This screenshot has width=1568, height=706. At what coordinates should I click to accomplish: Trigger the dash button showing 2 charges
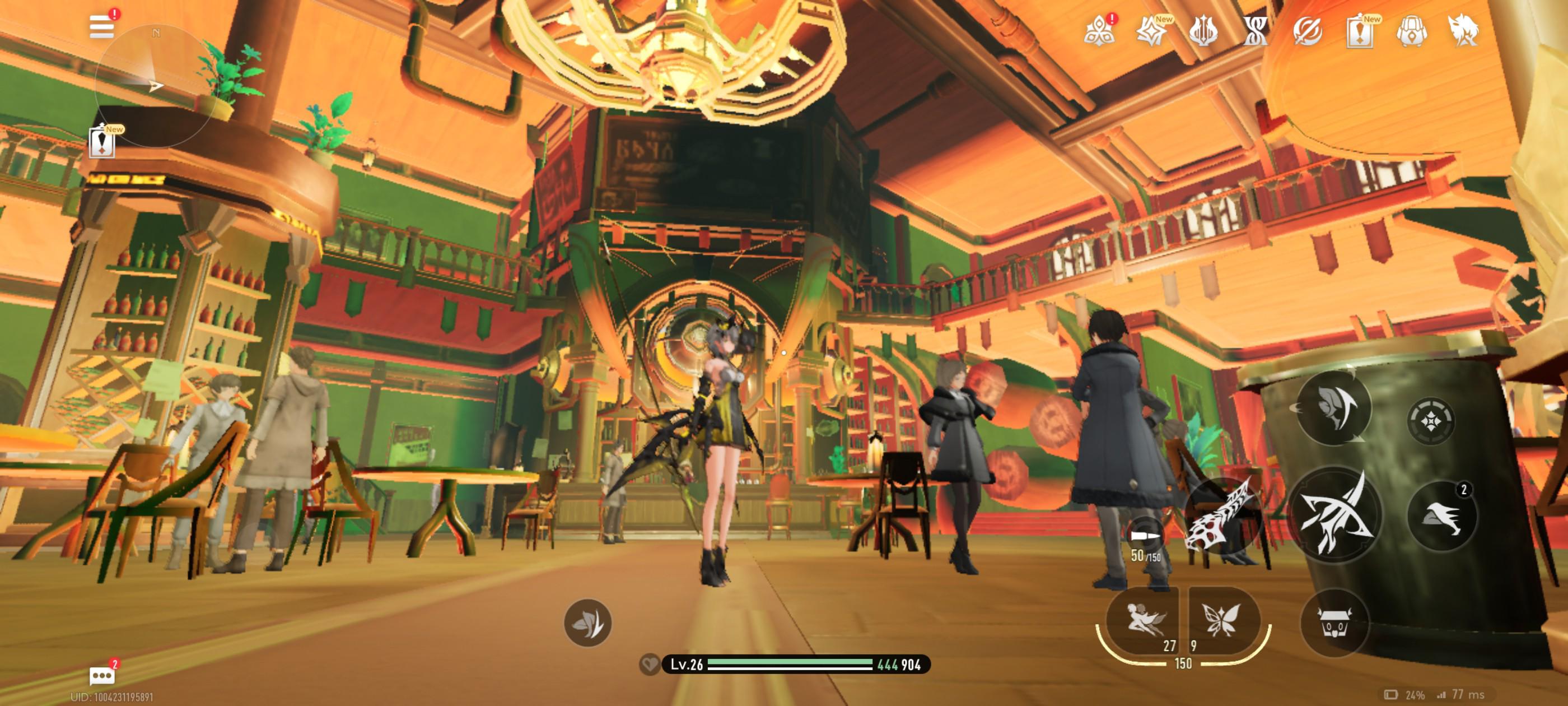(1441, 517)
